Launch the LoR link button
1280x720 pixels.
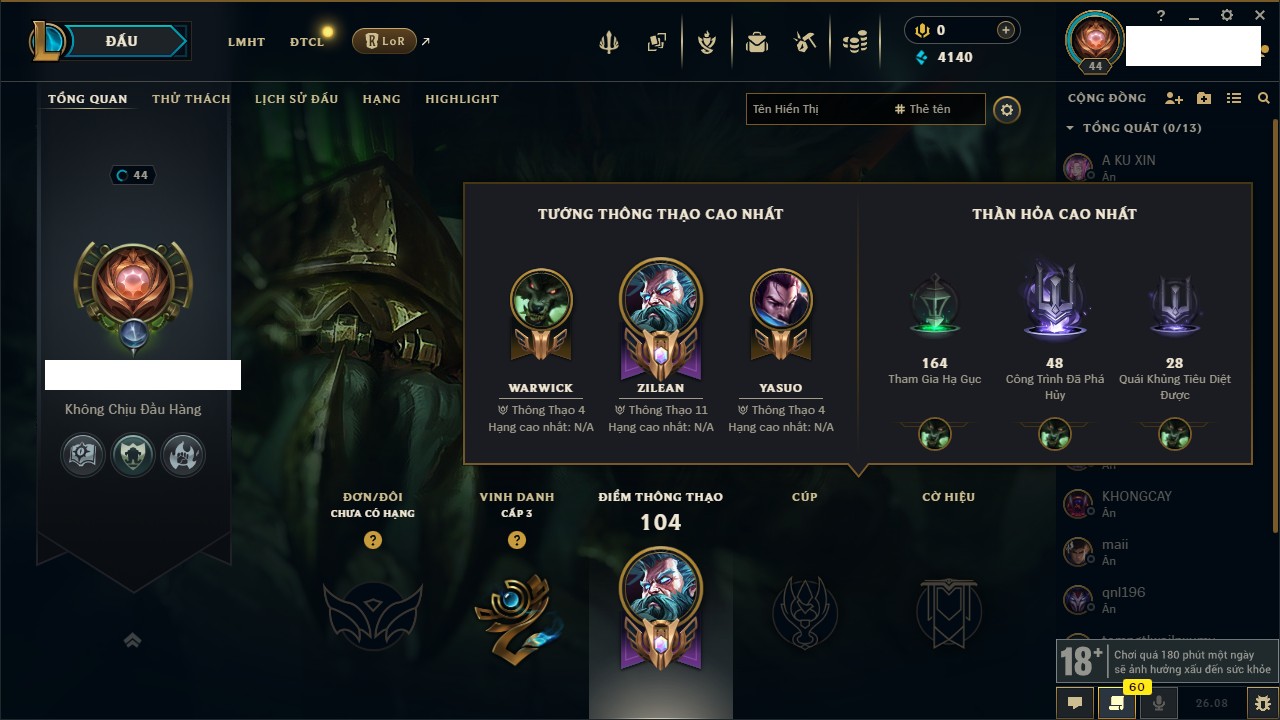point(384,41)
